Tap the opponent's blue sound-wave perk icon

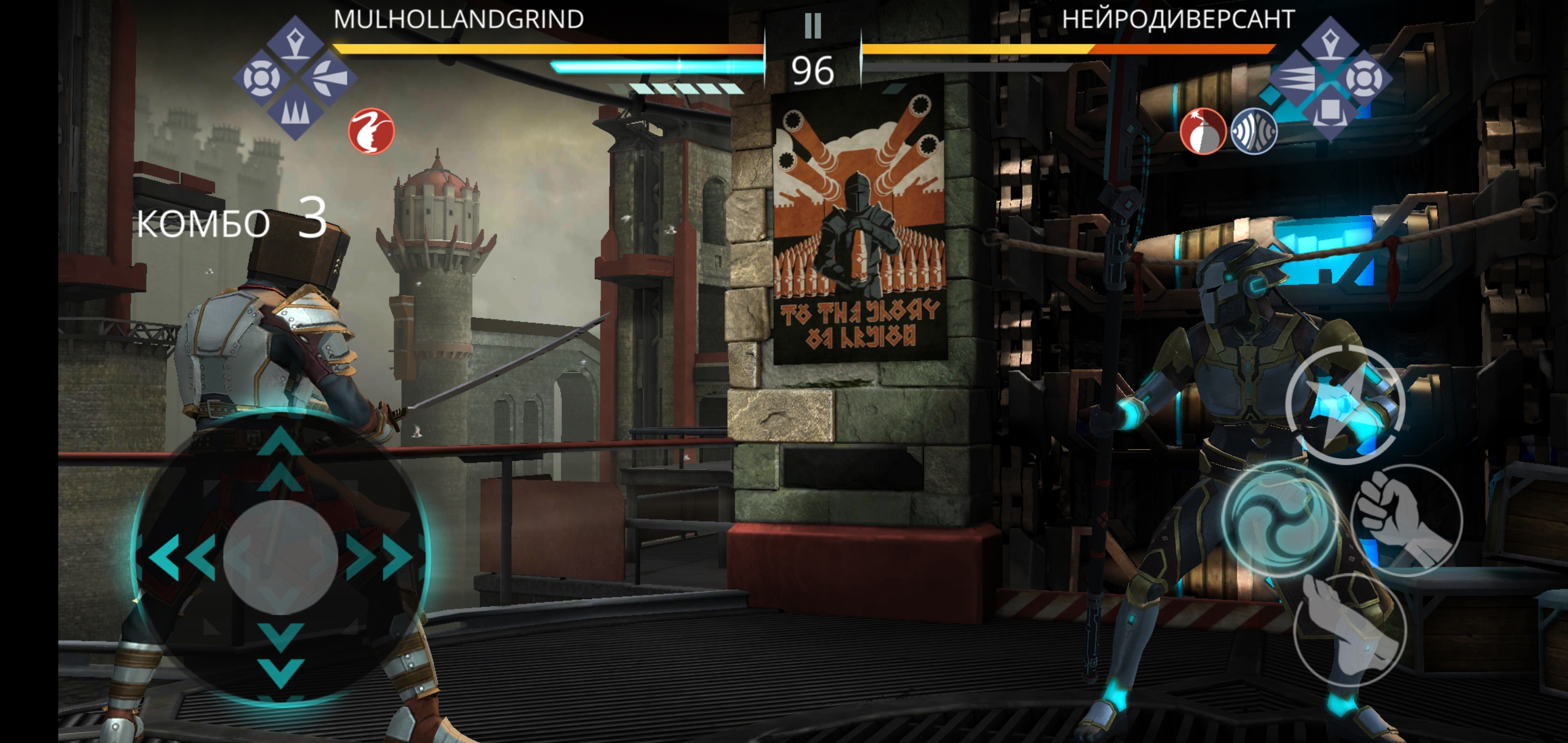1253,131
